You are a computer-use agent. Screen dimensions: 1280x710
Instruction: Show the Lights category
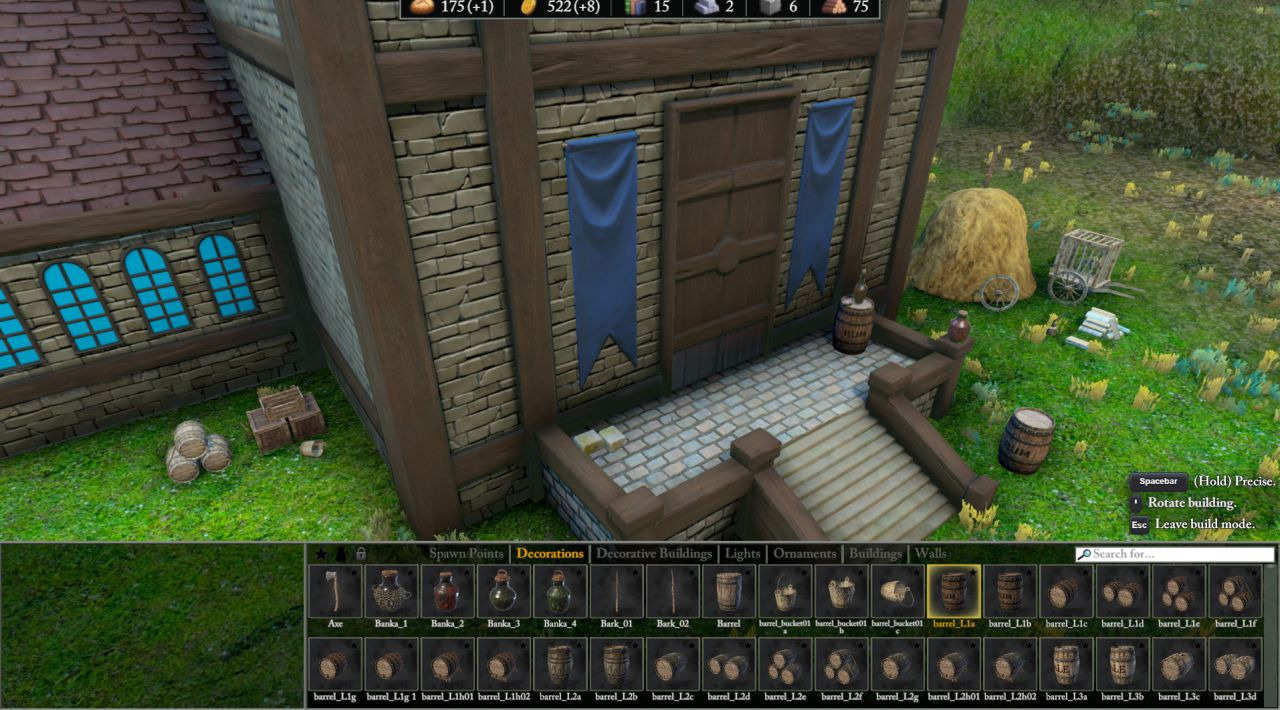(742, 553)
